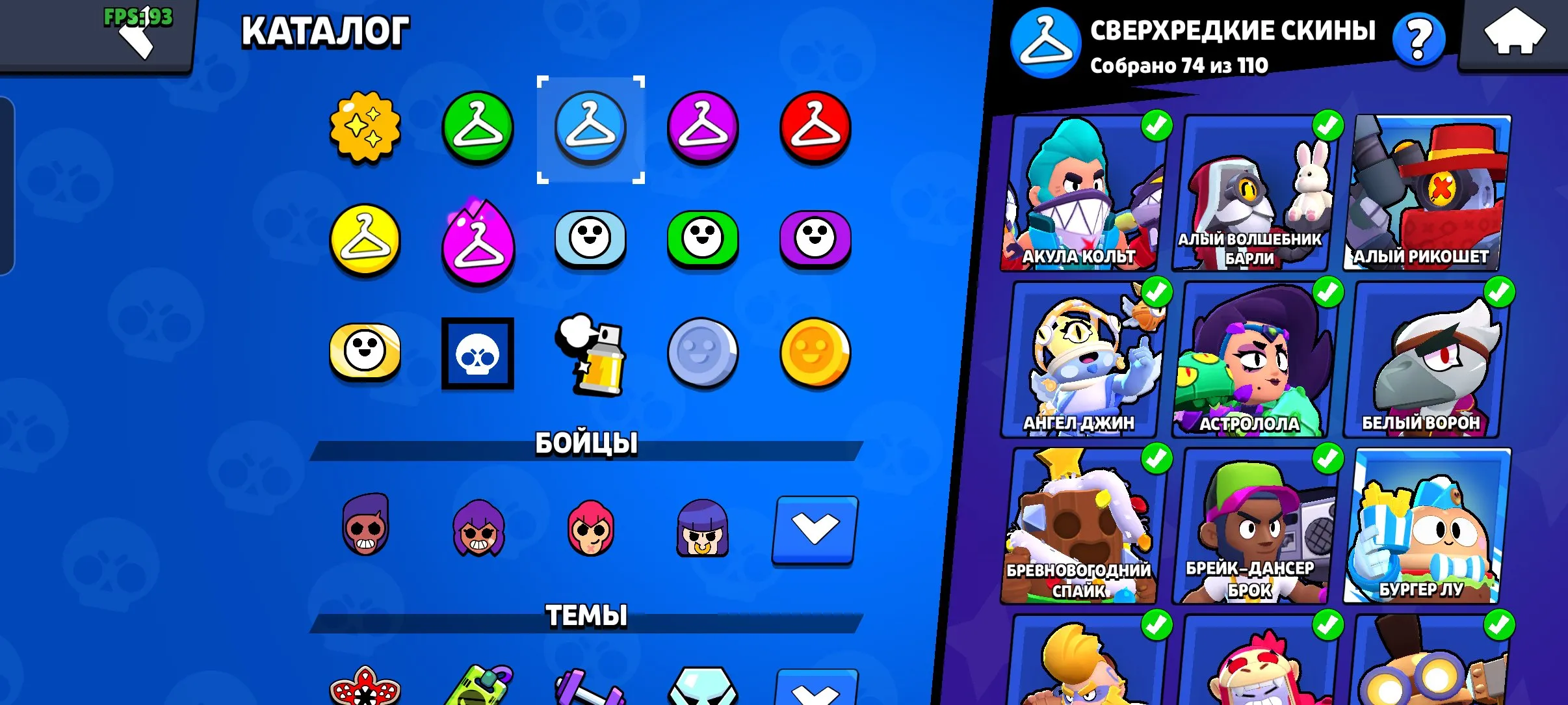Select the red hanger rare skins icon

click(816, 127)
